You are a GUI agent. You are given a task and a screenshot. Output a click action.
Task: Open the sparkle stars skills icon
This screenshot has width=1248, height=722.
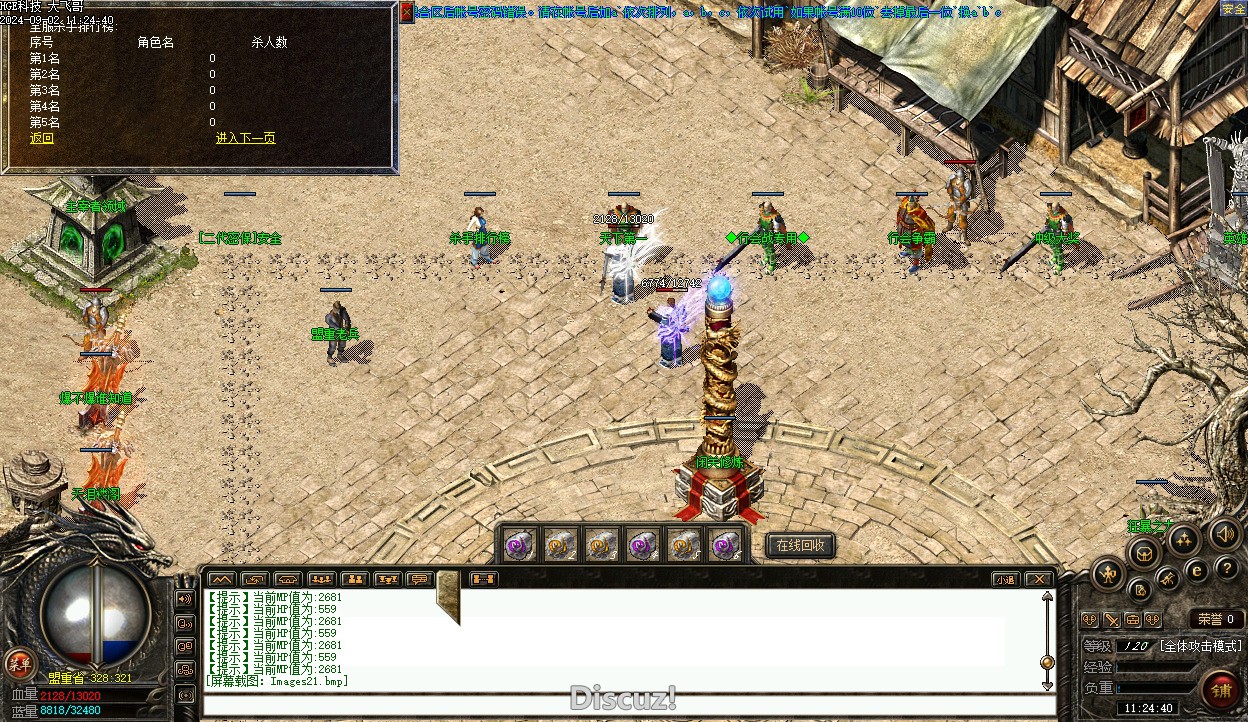pyautogui.click(x=1183, y=540)
